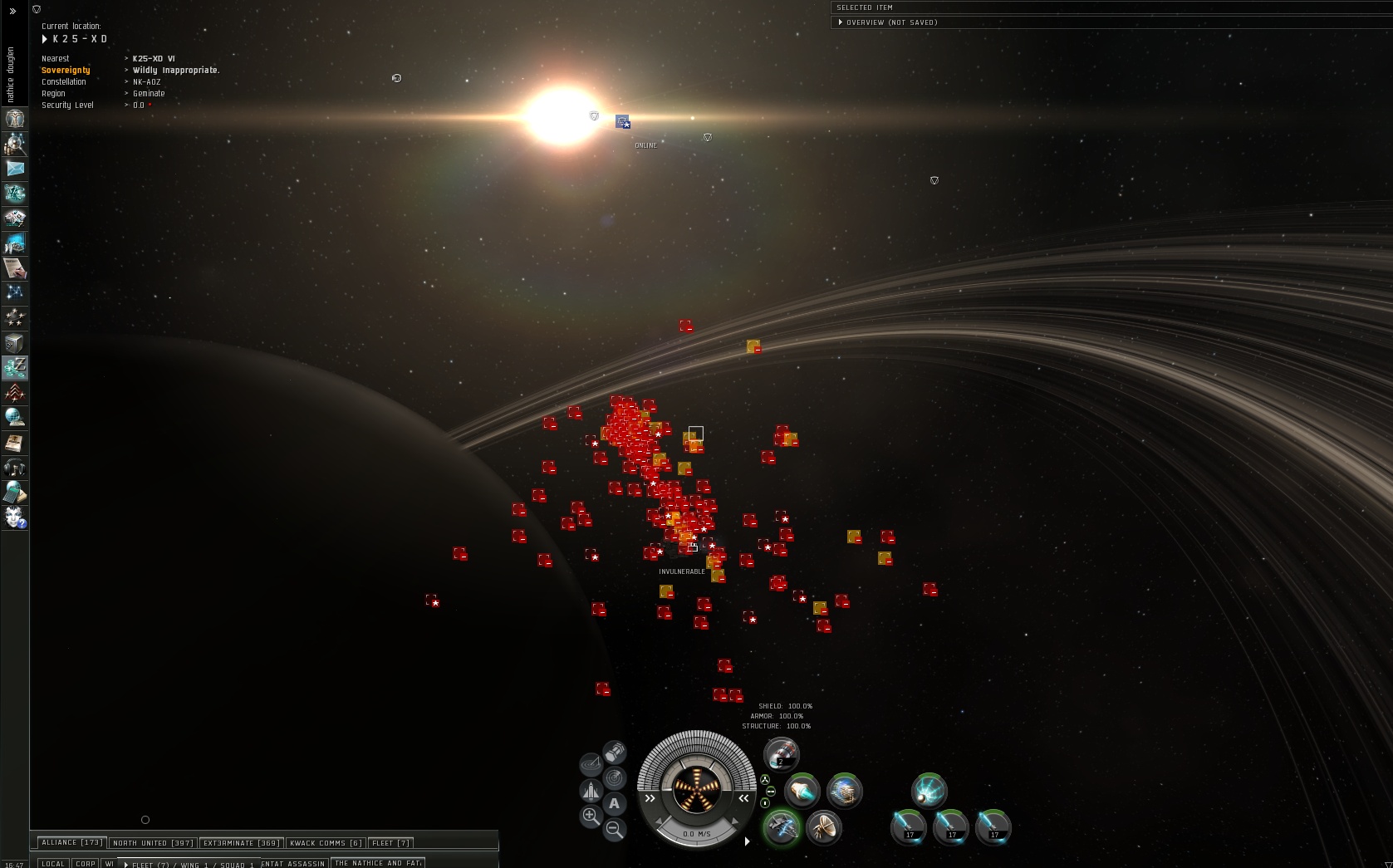Zoom out with the magnifier minus button
1393x868 pixels.
click(x=615, y=828)
